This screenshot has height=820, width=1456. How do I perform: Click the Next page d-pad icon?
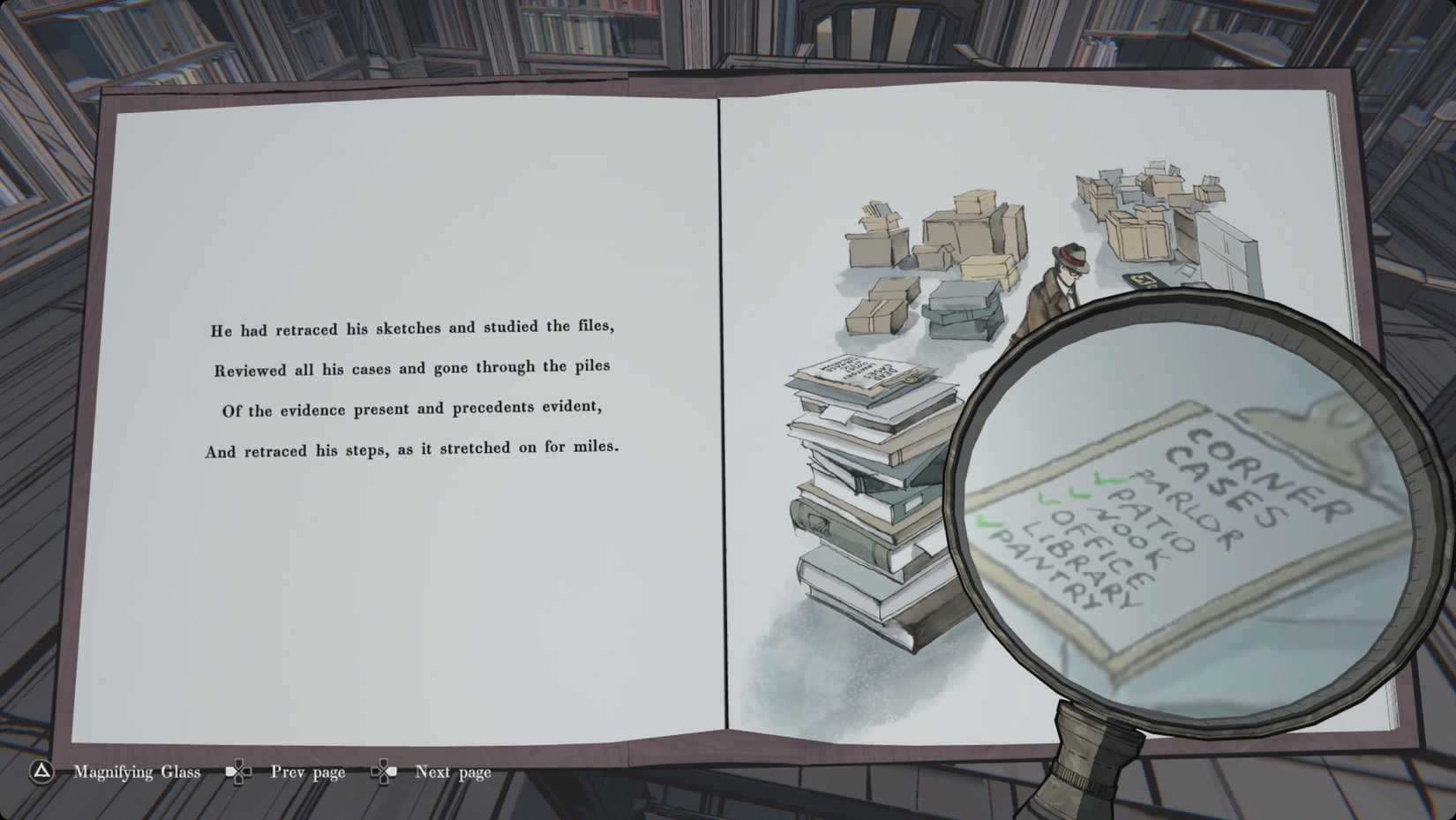click(x=386, y=771)
